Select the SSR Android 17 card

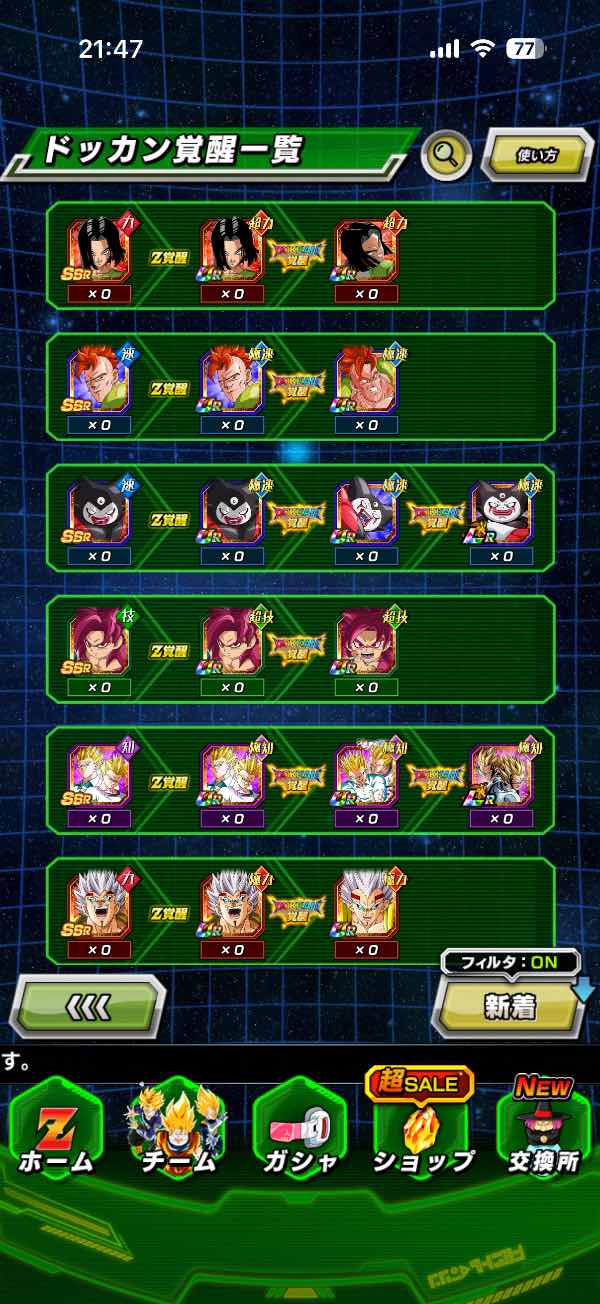tap(98, 250)
